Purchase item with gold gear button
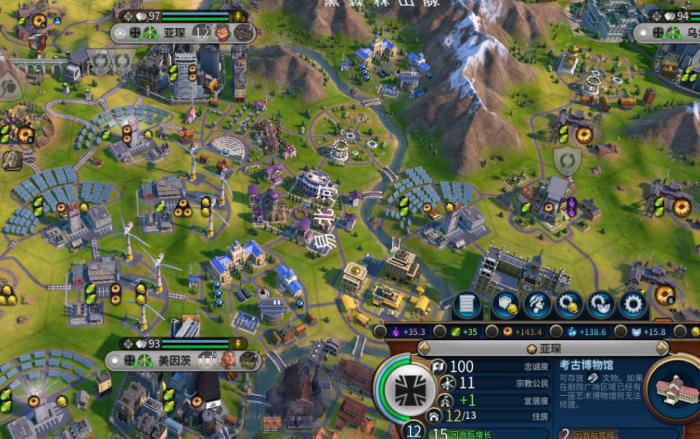The height and width of the screenshot is (439, 700). pyautogui.click(x=570, y=305)
